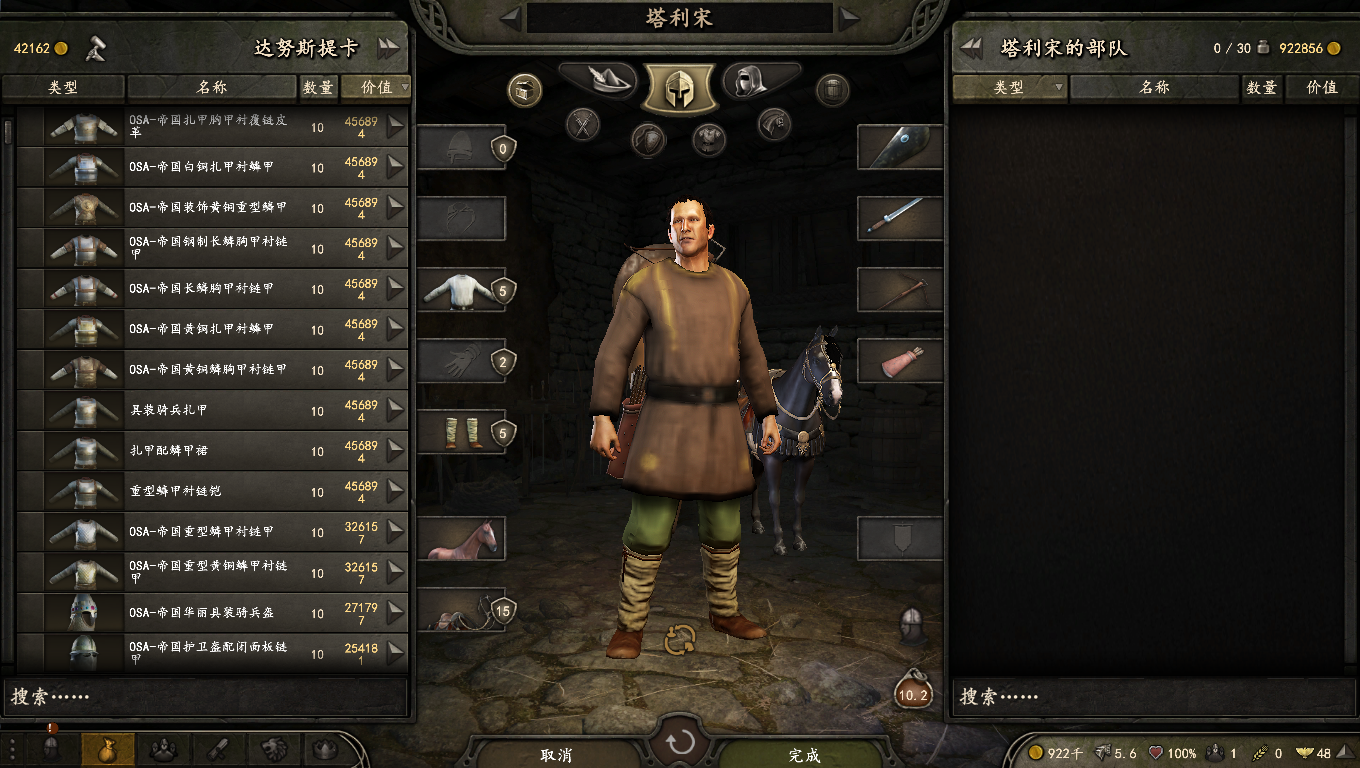Viewport: 1360px width, 768px height.
Task: Select the equipped horse slot
Action: point(460,539)
